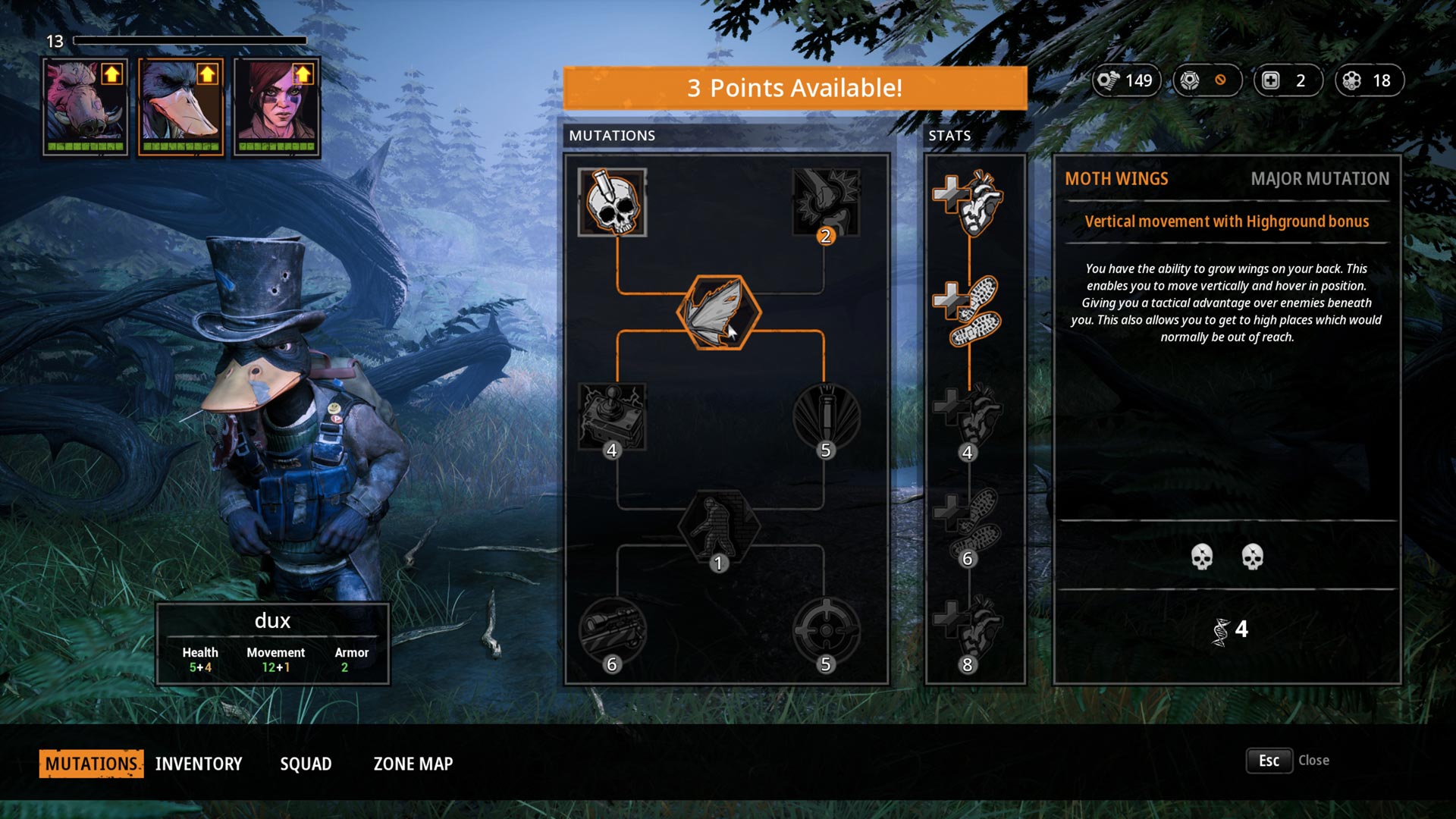Viewport: 1456px width, 819px height.
Task: Open the ZONE MAP tab
Action: point(413,764)
